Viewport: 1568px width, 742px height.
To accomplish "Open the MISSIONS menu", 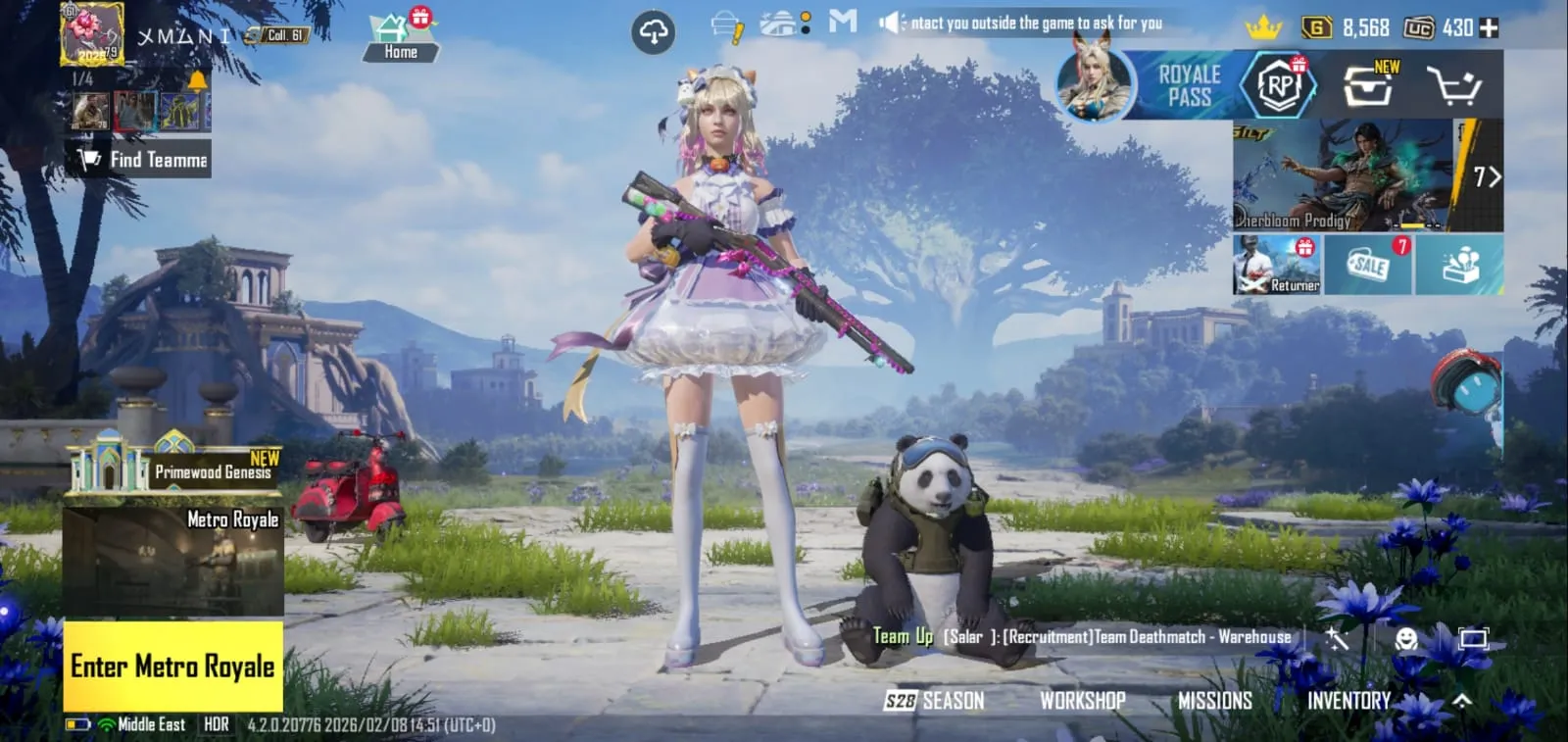I will pyautogui.click(x=1215, y=700).
